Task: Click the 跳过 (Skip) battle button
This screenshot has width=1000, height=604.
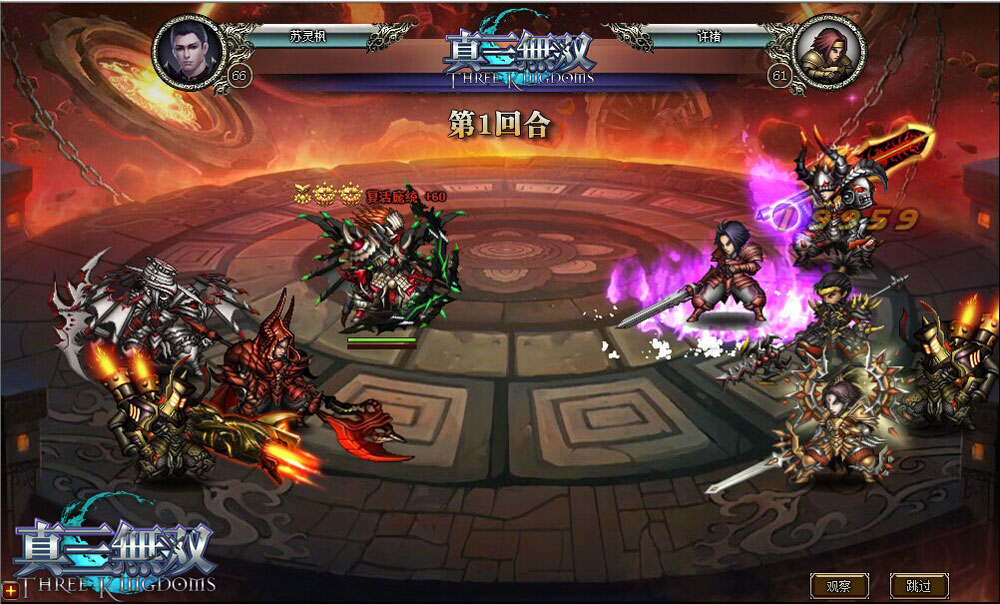Action: pos(918,586)
